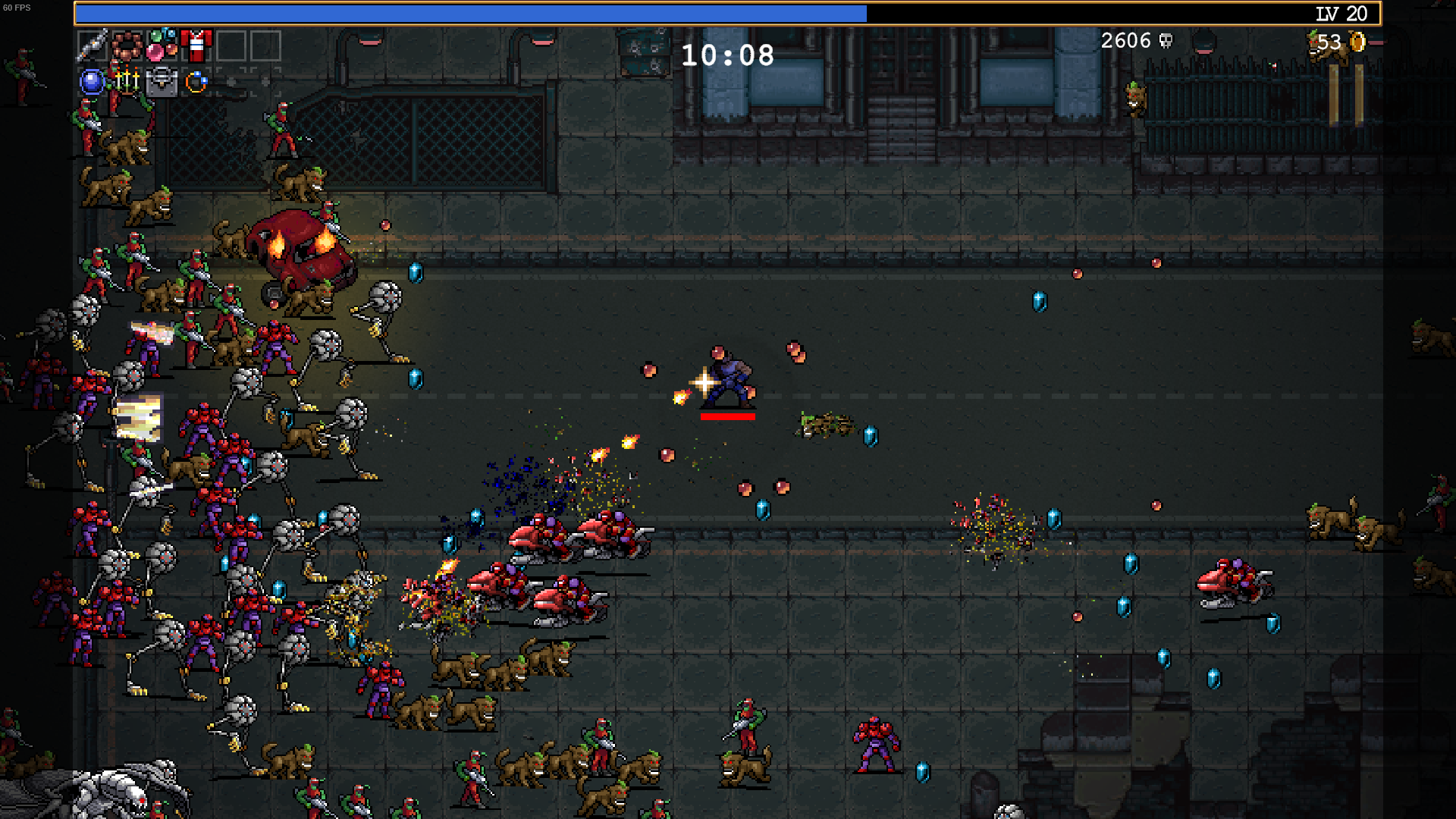1456x819 pixels.
Task: Click the gold coin currency icon
Action: 1359,41
